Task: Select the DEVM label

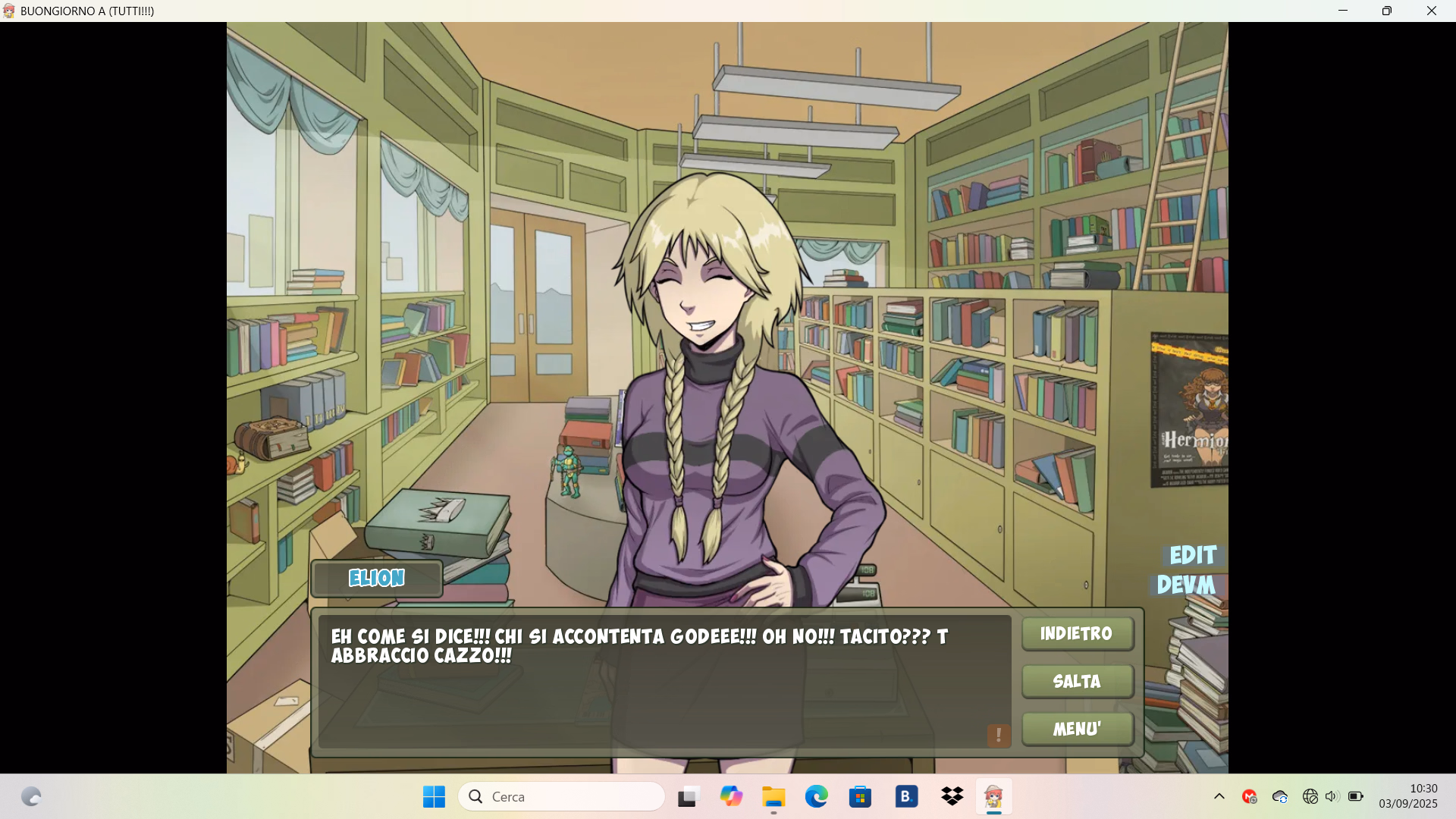Action: pos(1186,585)
